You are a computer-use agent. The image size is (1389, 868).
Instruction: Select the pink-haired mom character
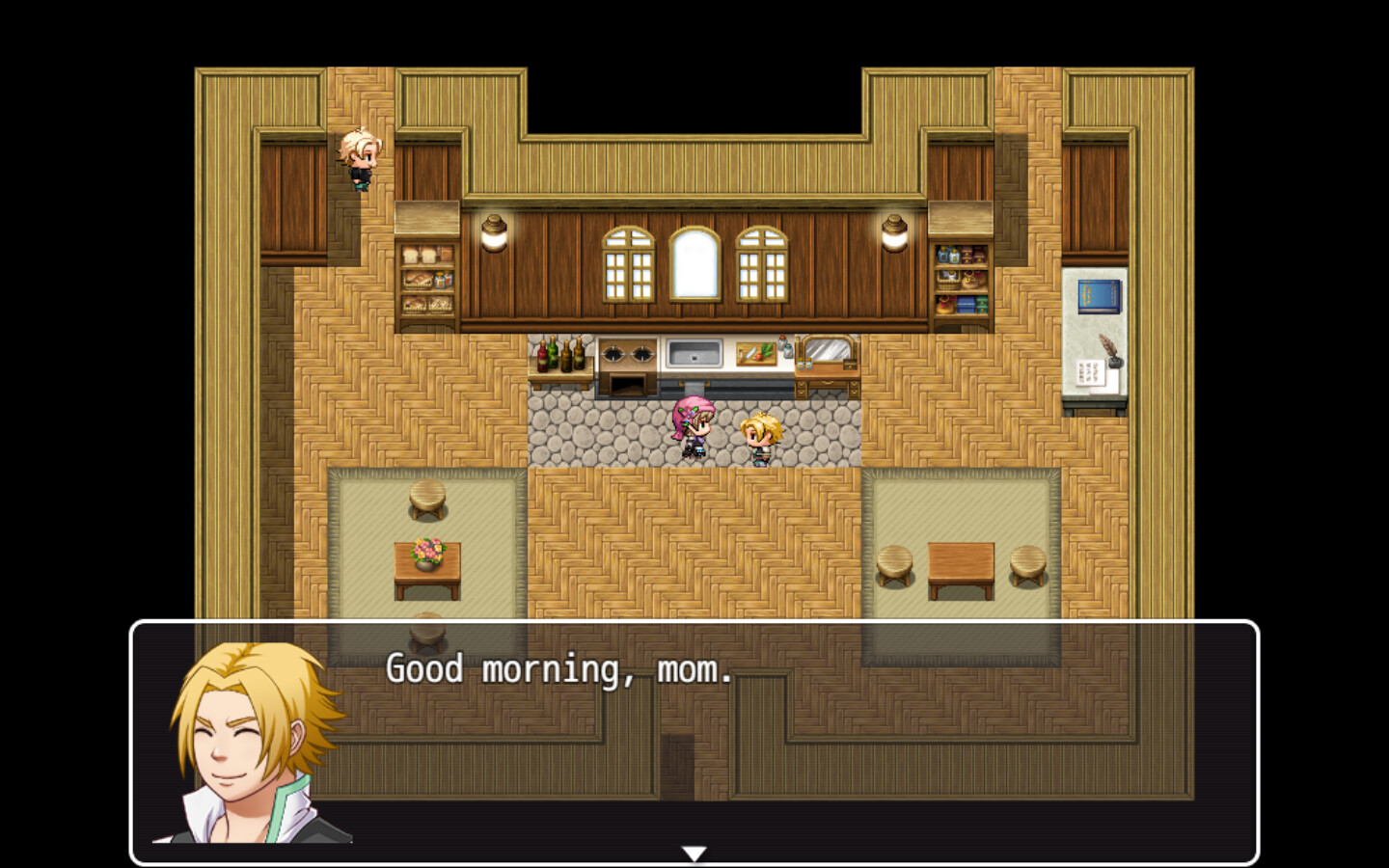pos(693,424)
